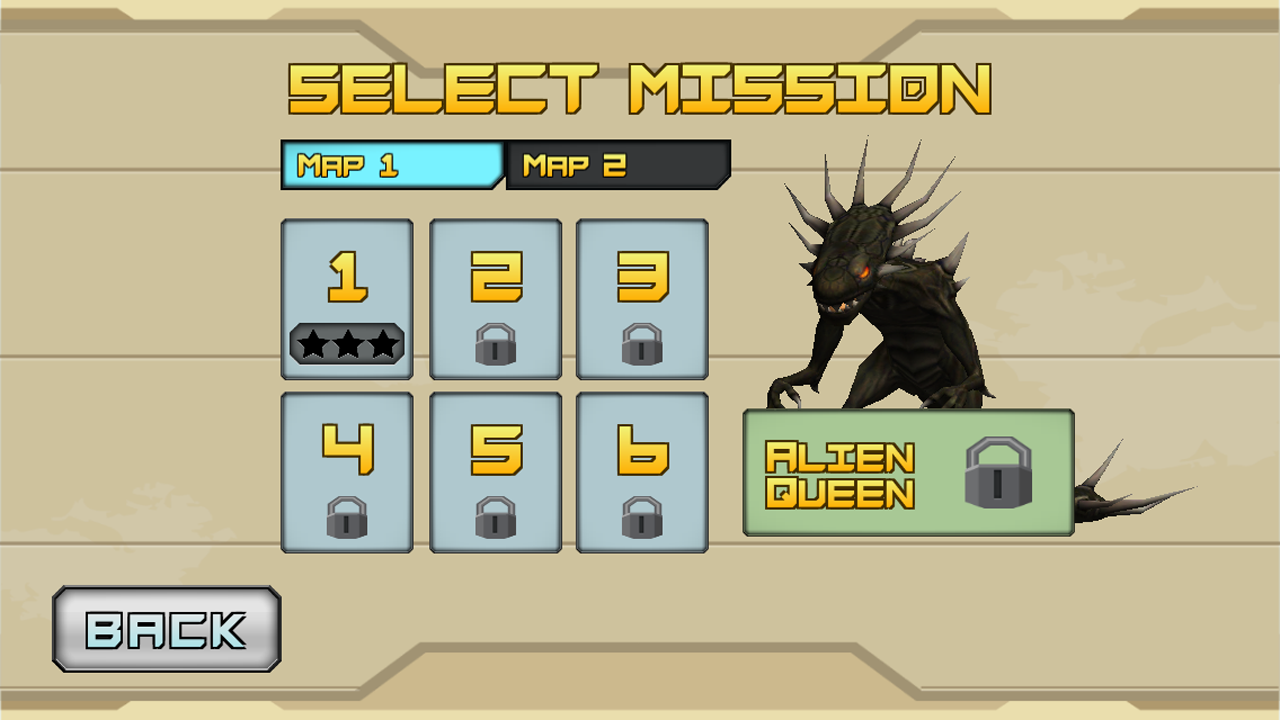
Task: Click the lock icon on mission 2
Action: (494, 347)
